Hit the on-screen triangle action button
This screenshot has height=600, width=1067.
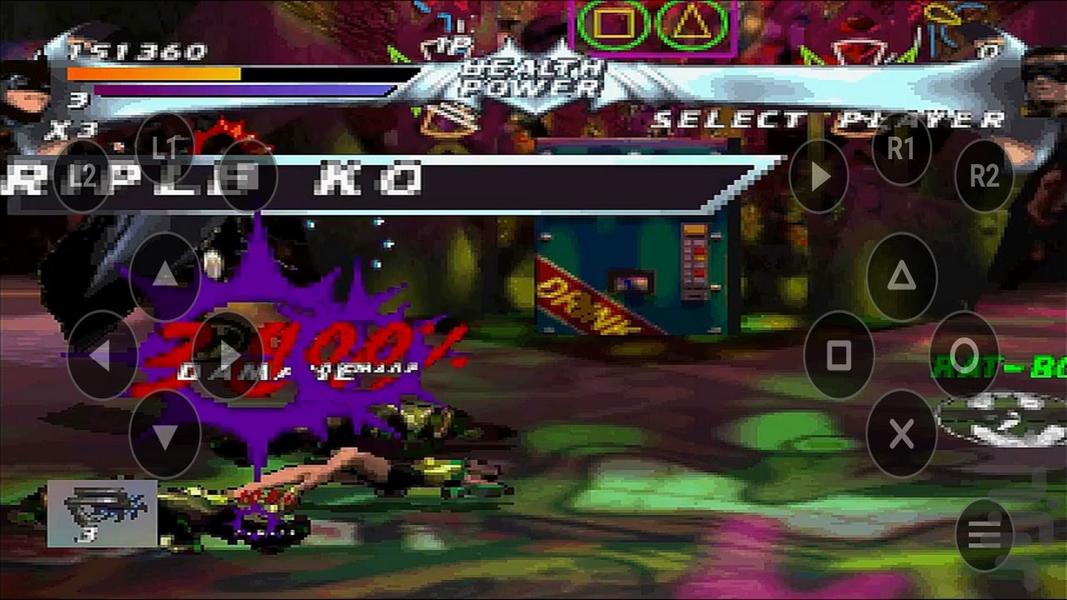click(901, 277)
